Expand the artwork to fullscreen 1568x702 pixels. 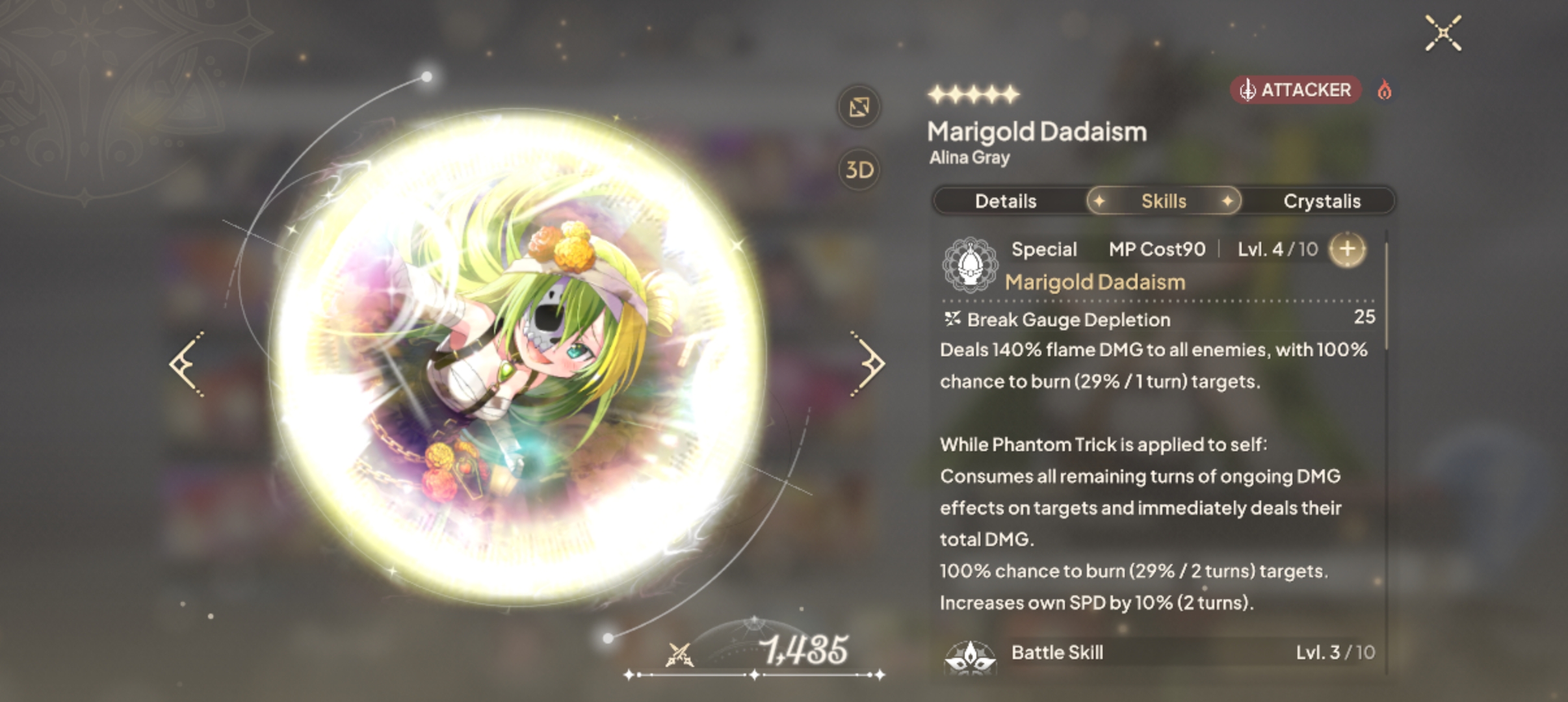click(x=859, y=107)
